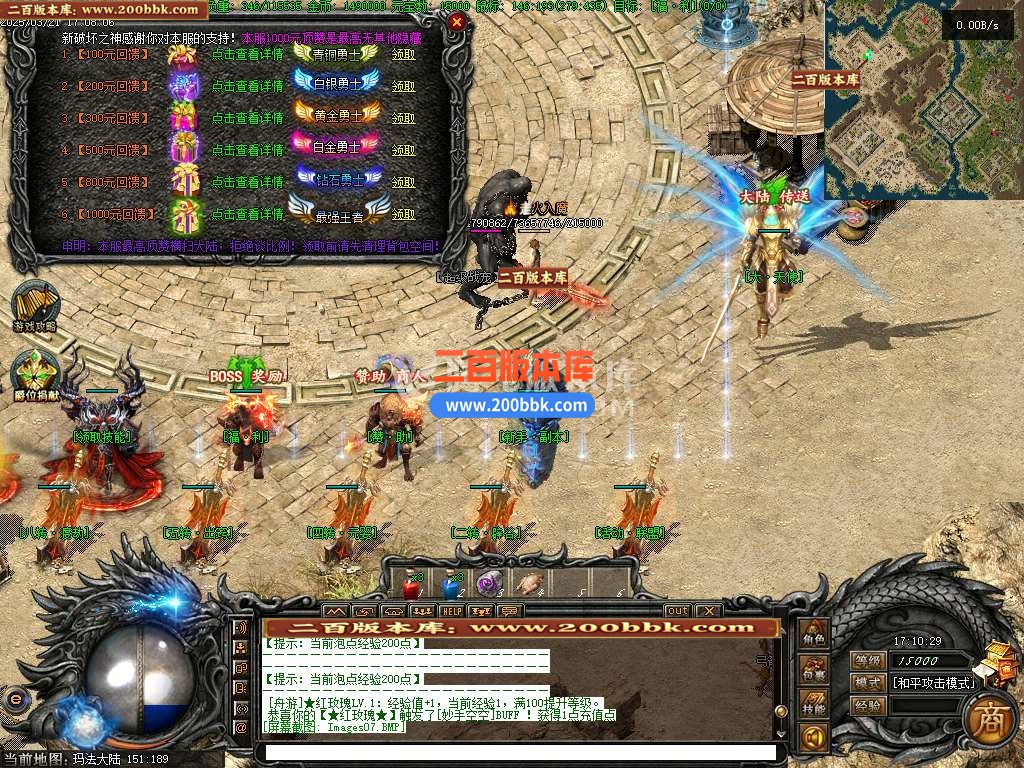View details of the 500元回馈 gift

pyautogui.click(x=247, y=150)
